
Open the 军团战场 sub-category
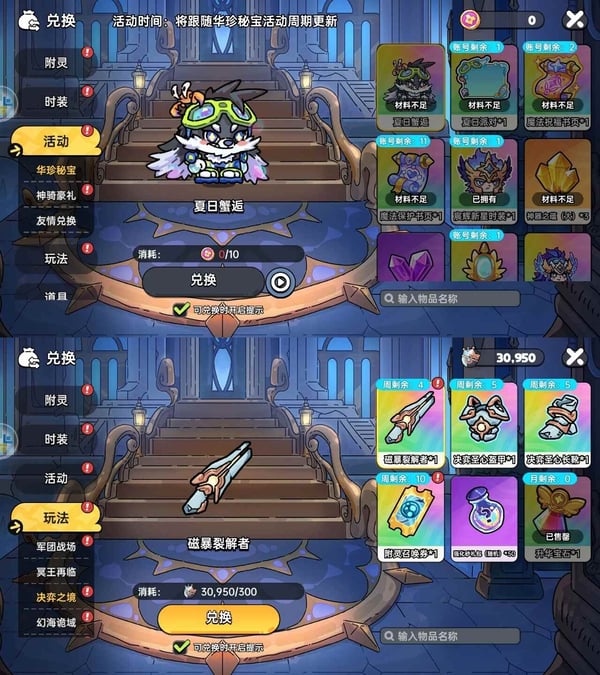point(56,547)
